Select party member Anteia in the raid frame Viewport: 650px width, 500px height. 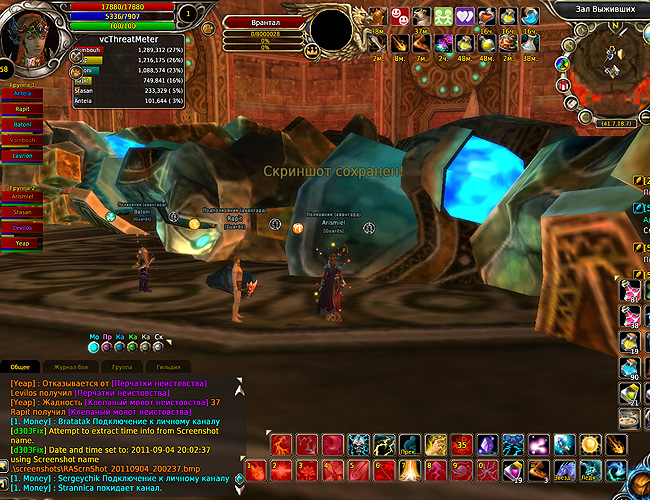pos(23,95)
